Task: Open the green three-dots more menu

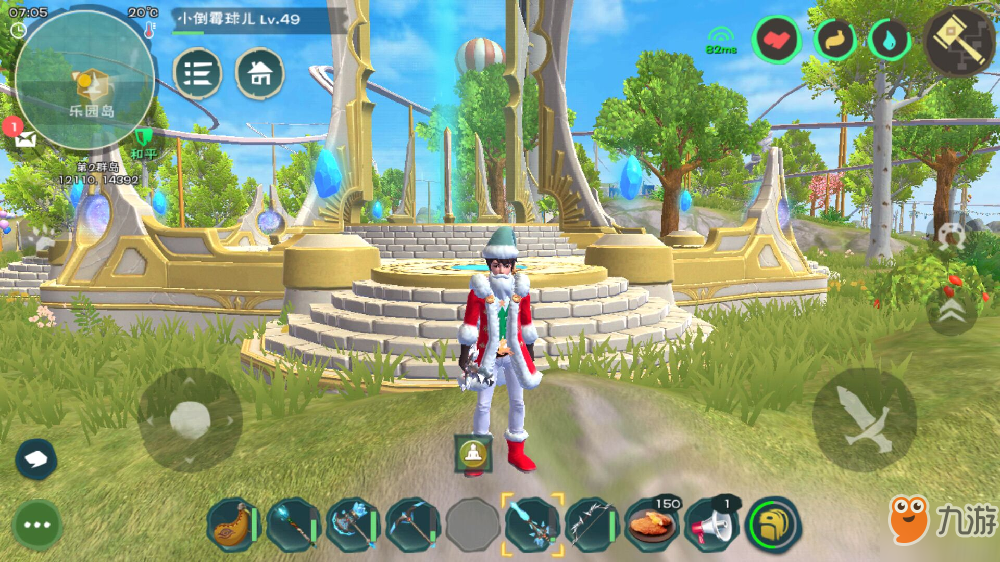Action: 38,523
